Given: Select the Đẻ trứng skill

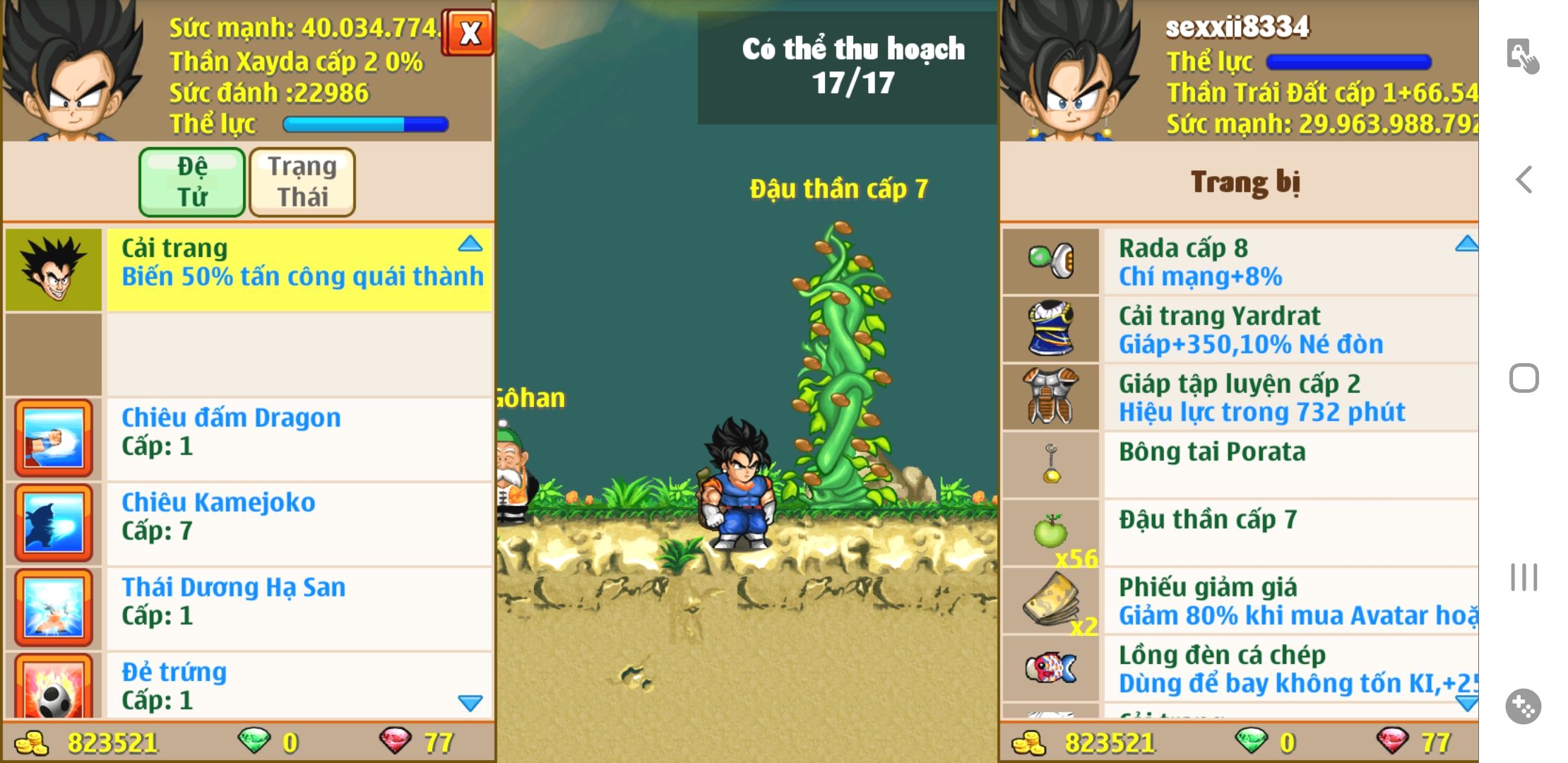Looking at the screenshot, I should click(298, 686).
